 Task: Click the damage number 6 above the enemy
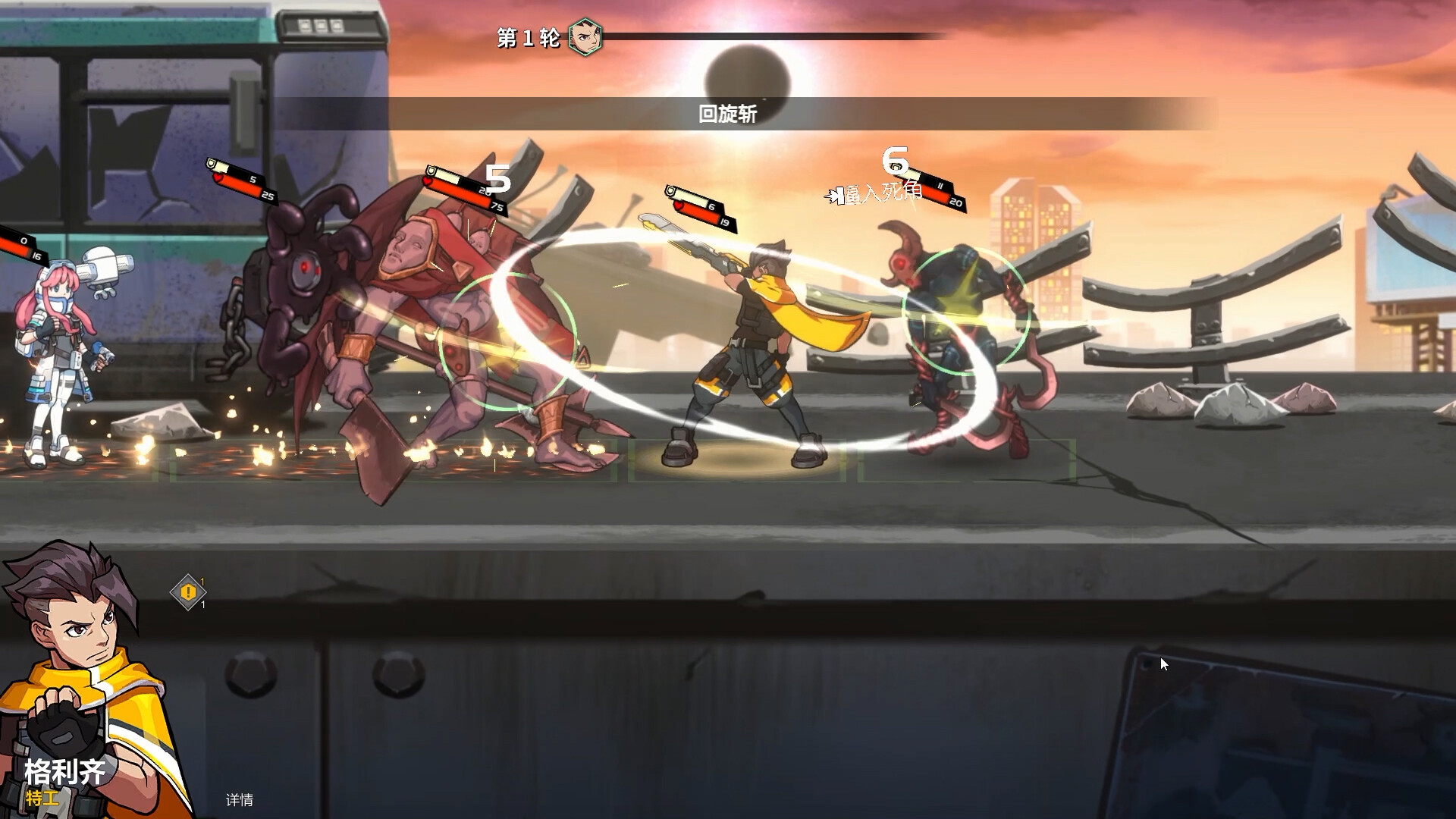(895, 159)
